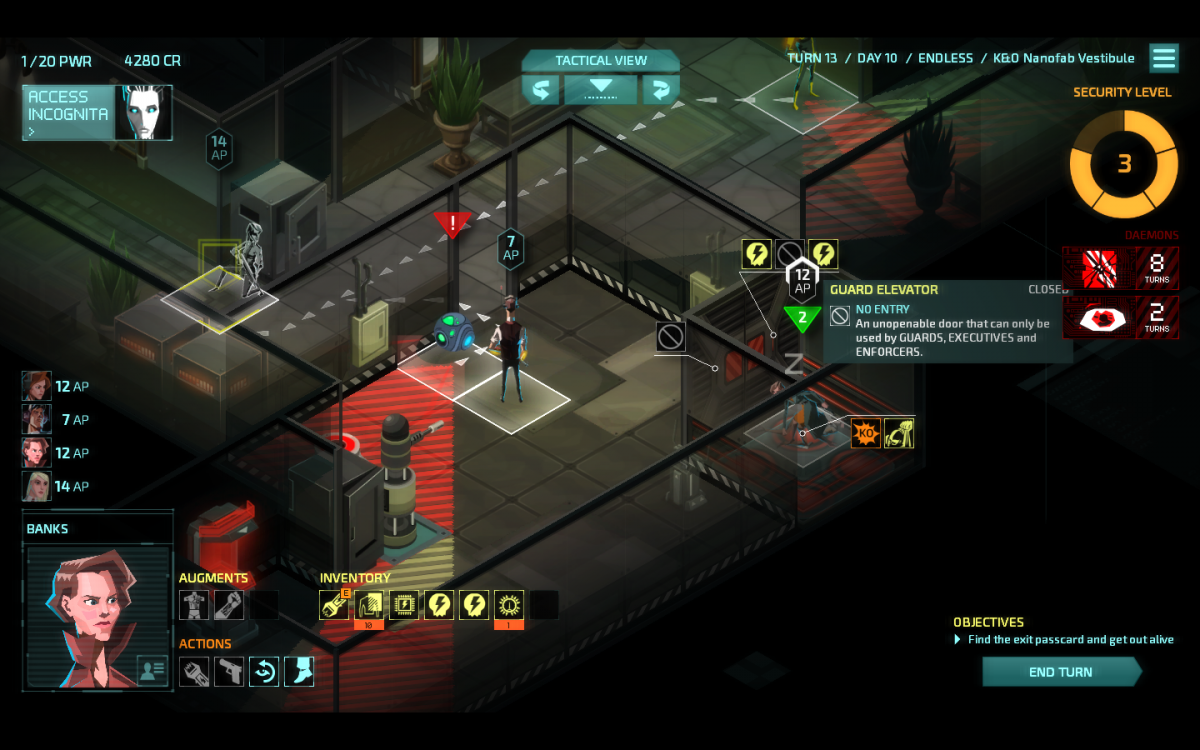Select the equipped item marked E in inventory

click(334, 605)
